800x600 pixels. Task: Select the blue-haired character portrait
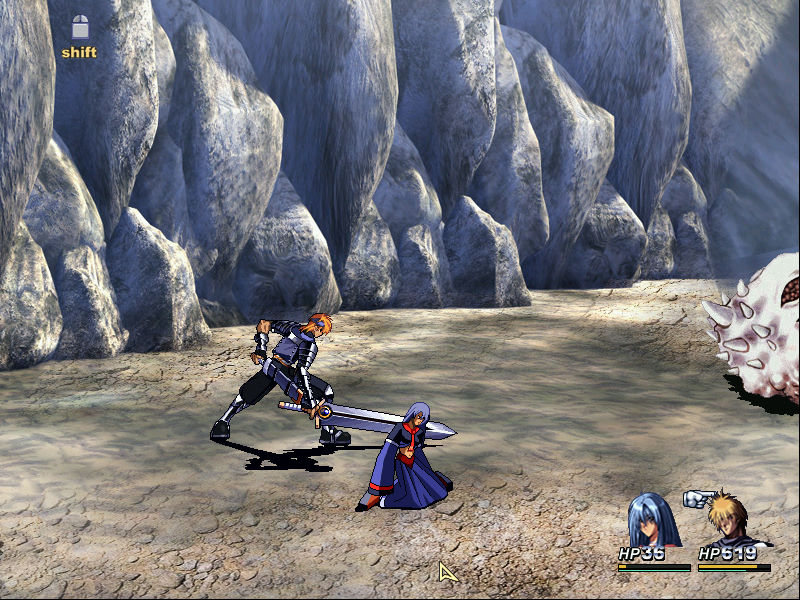pyautogui.click(x=652, y=519)
